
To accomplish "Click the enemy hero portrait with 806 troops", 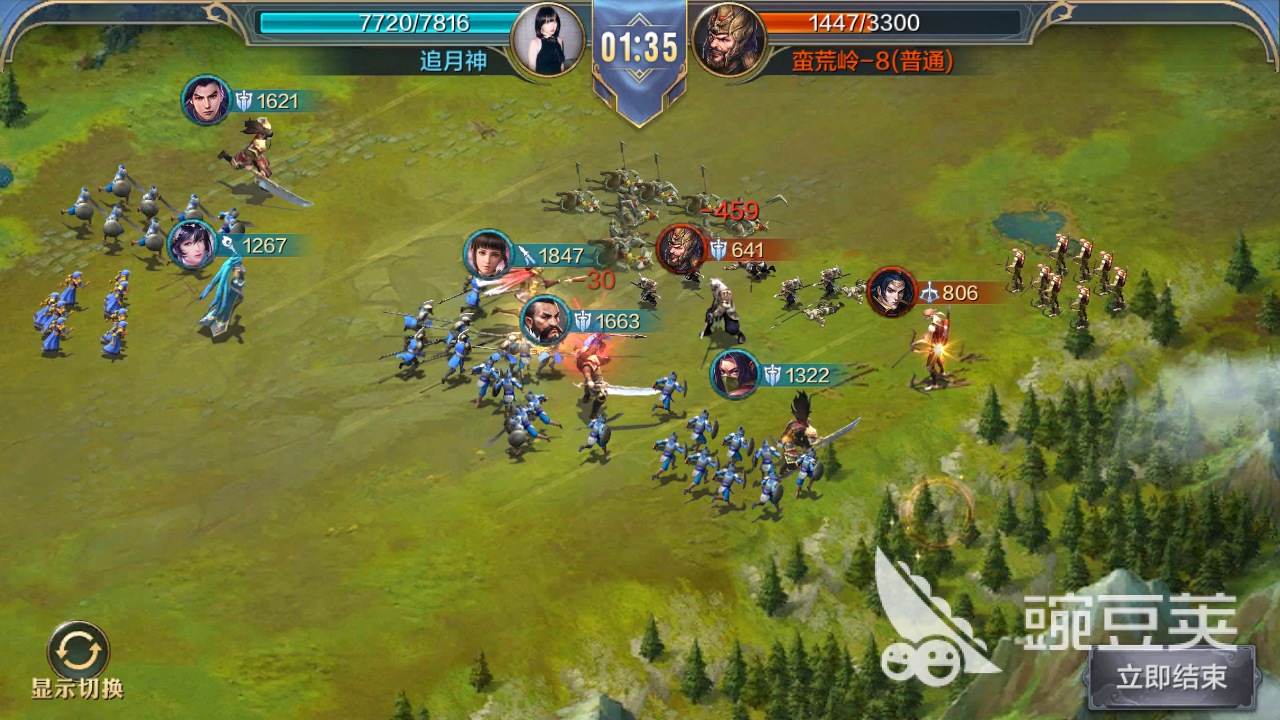I will pos(892,293).
